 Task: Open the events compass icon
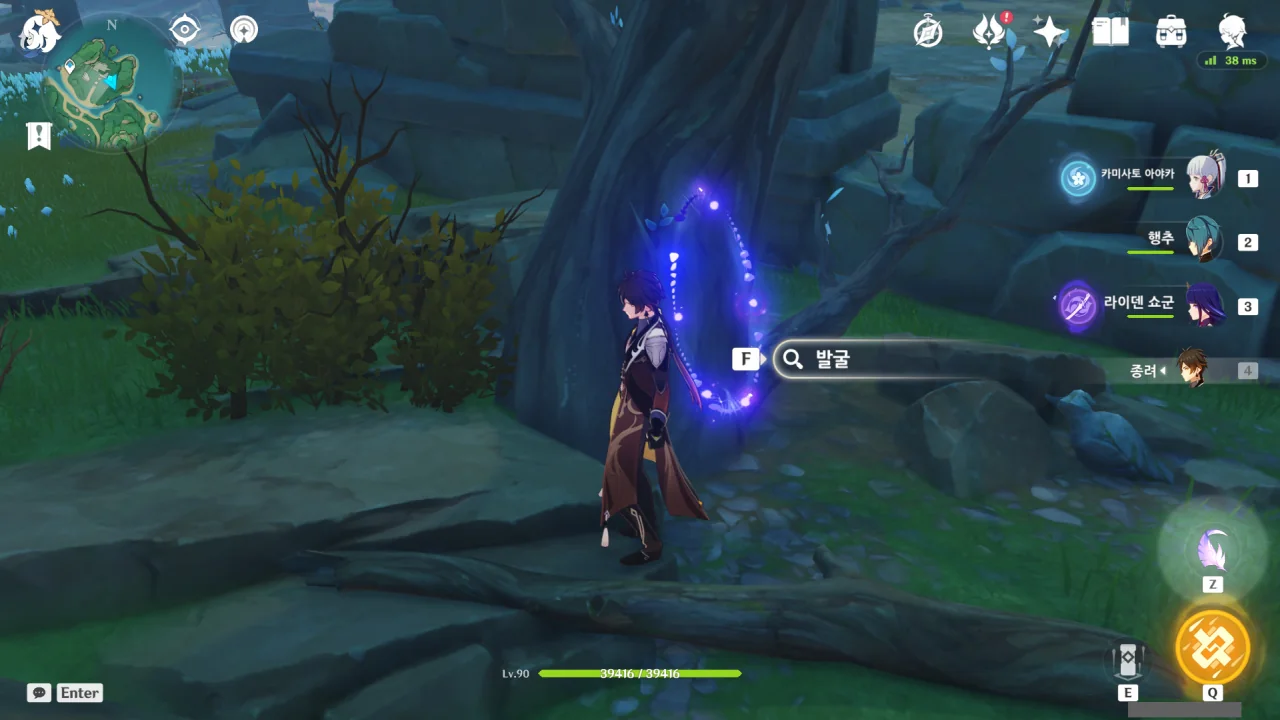(x=928, y=32)
